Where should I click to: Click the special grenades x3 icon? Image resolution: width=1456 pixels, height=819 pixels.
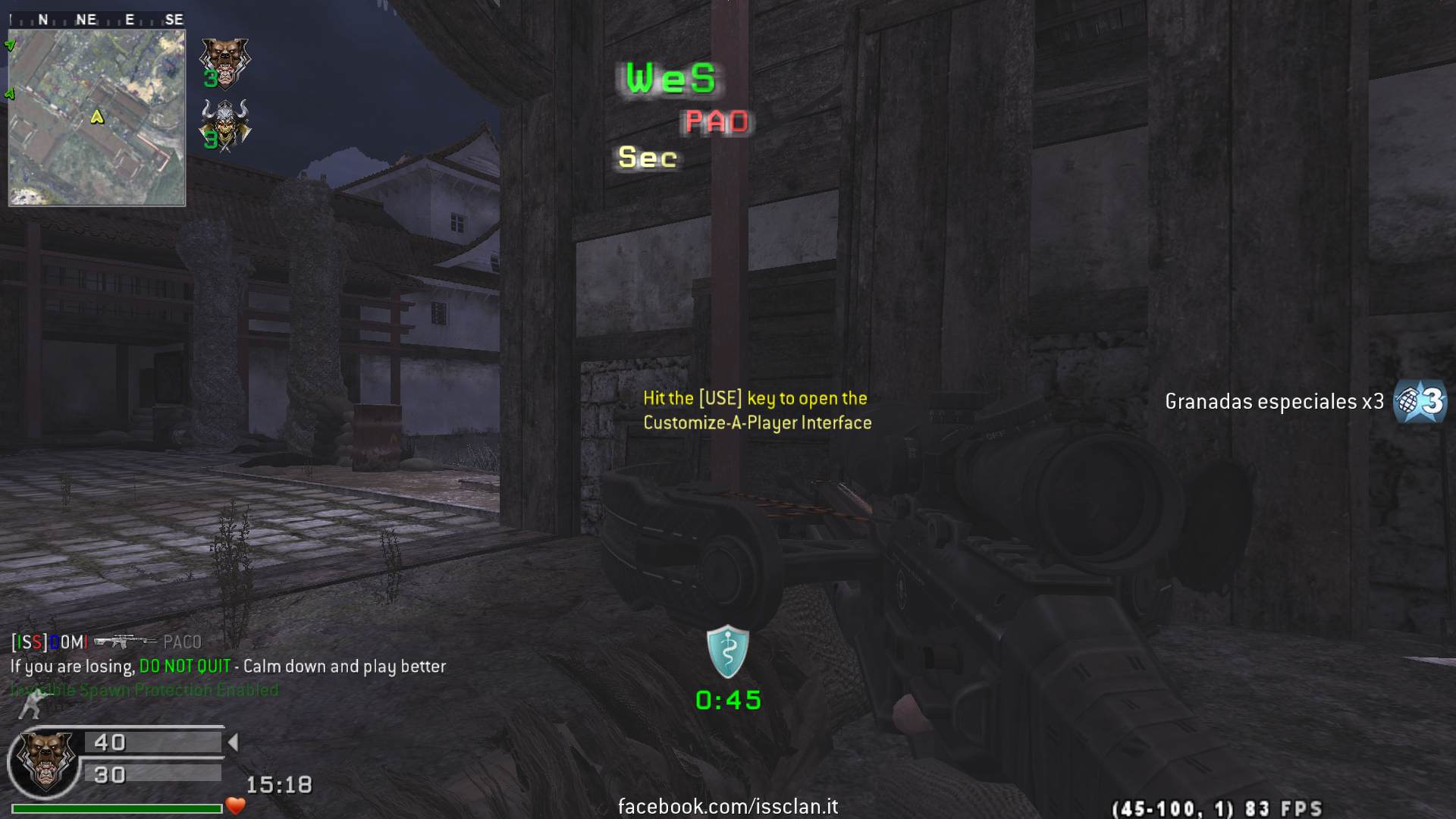pos(1420,401)
